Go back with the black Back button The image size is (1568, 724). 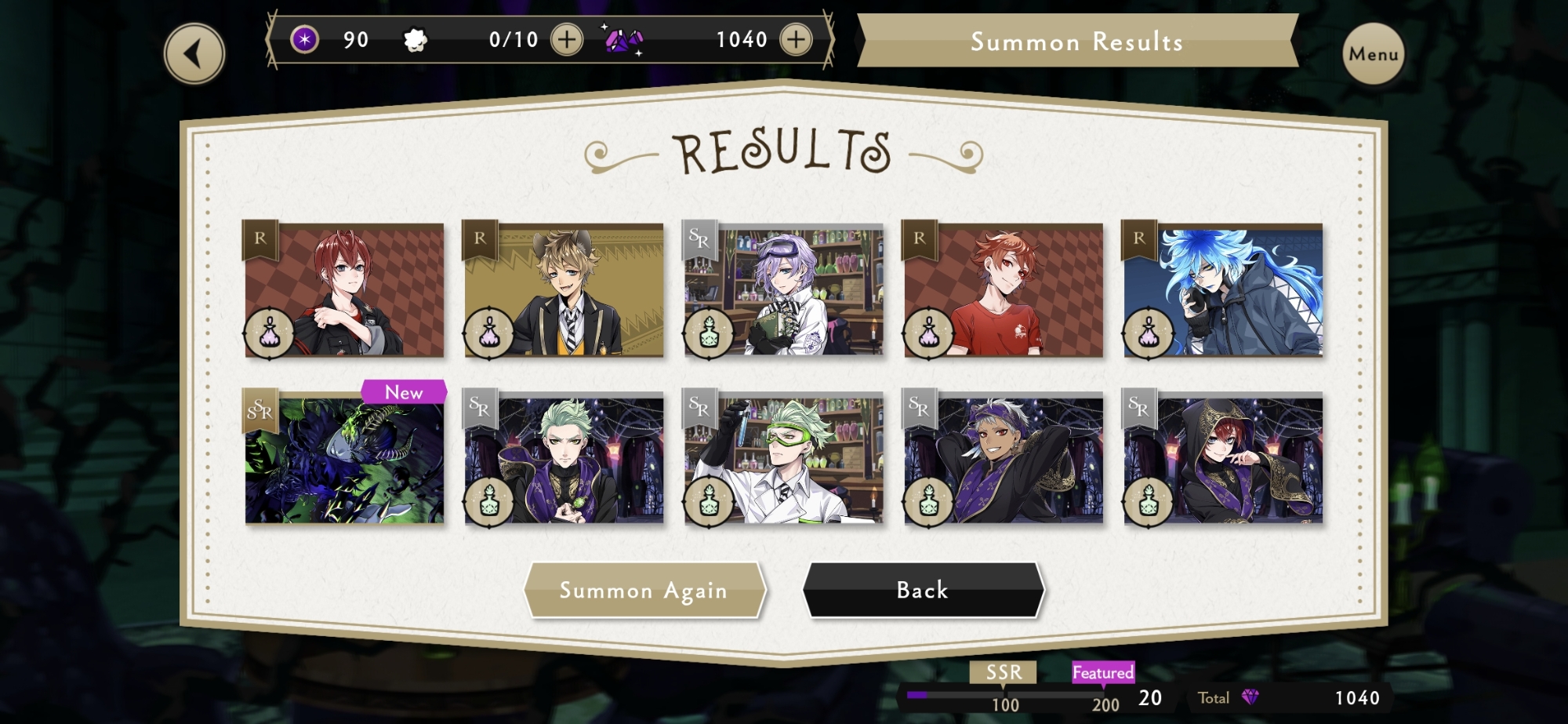pos(923,590)
